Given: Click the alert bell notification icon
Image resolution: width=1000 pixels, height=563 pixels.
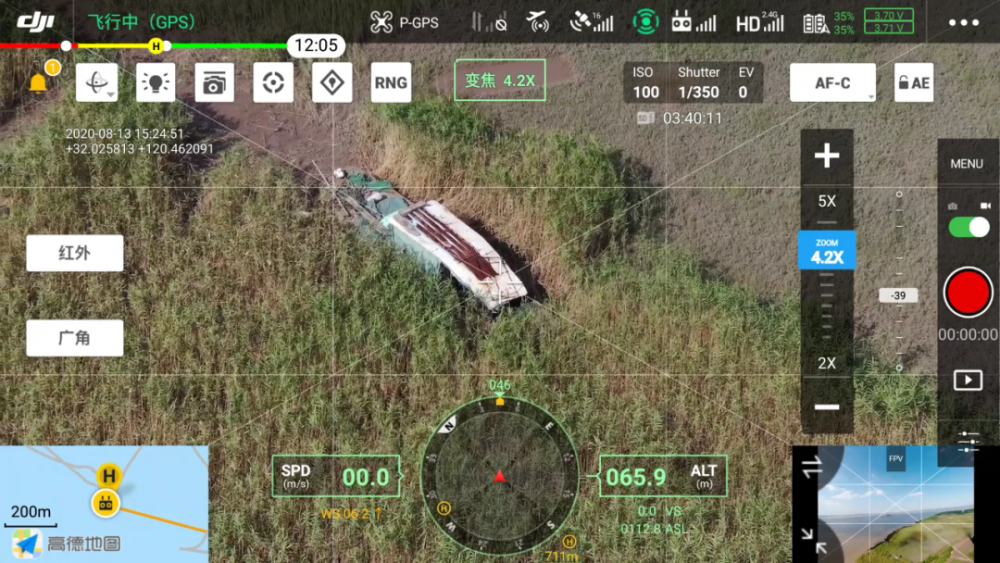Looking at the screenshot, I should (x=39, y=83).
